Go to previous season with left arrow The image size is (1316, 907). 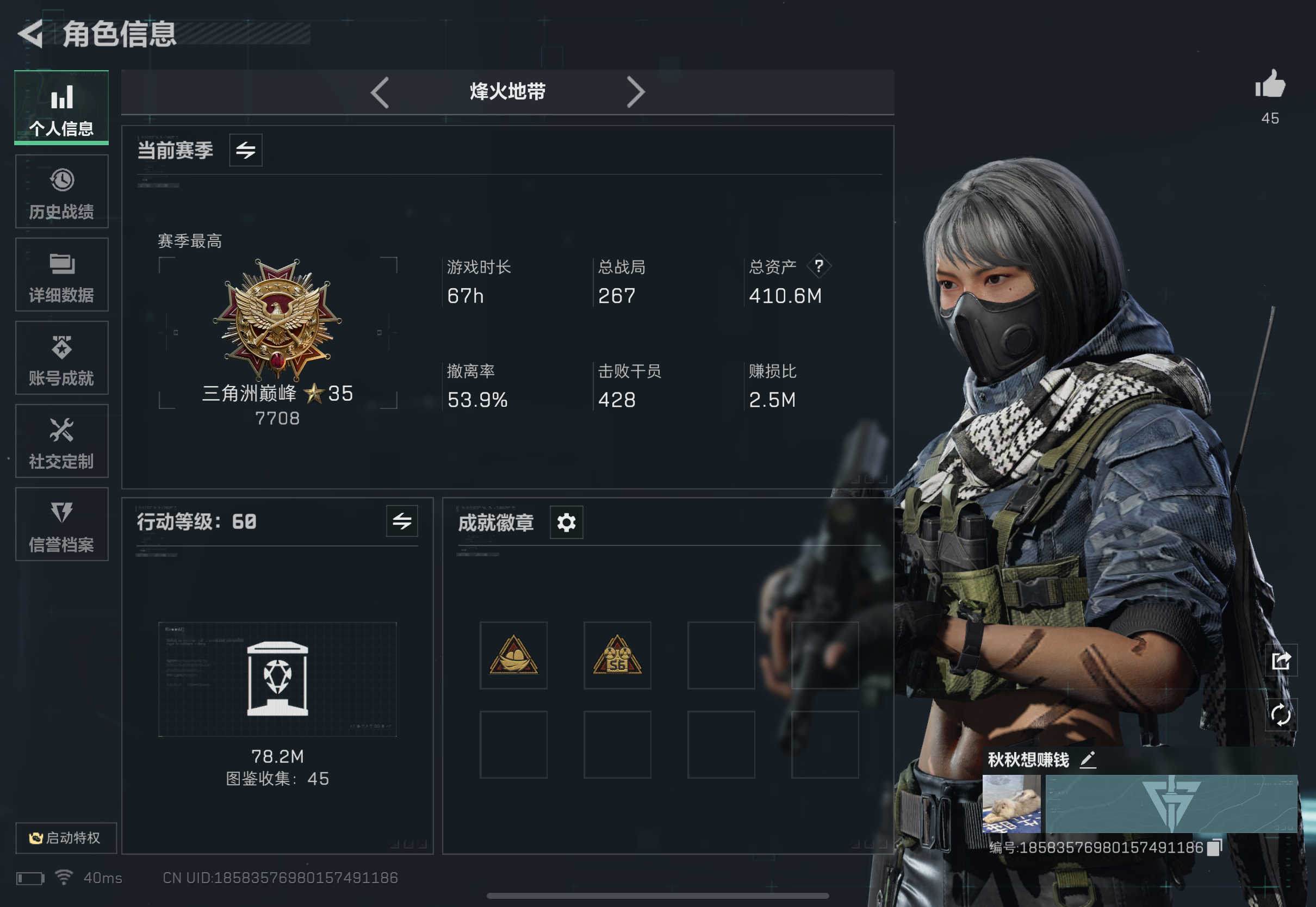click(x=381, y=91)
